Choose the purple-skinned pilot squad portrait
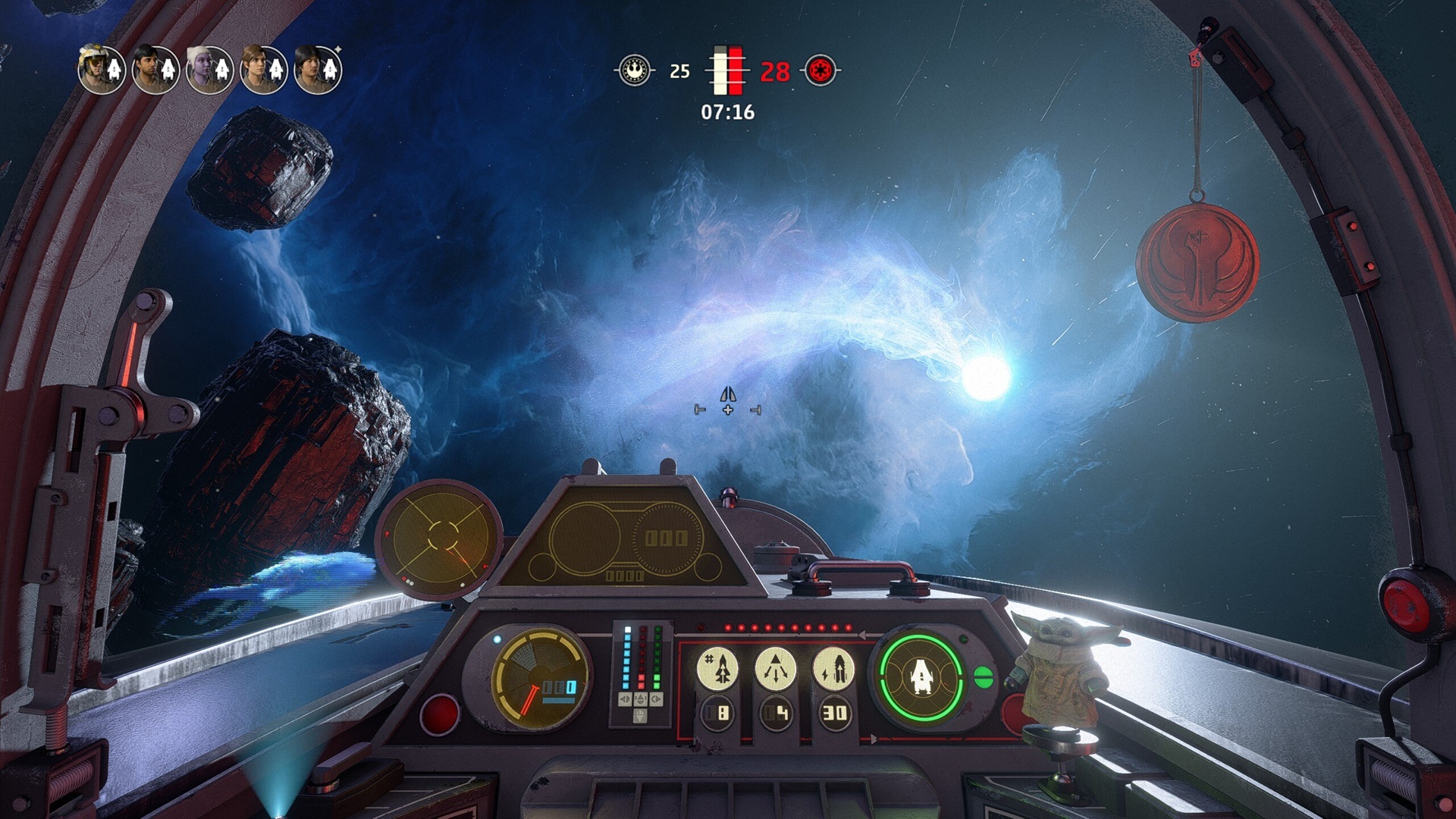 (210, 70)
